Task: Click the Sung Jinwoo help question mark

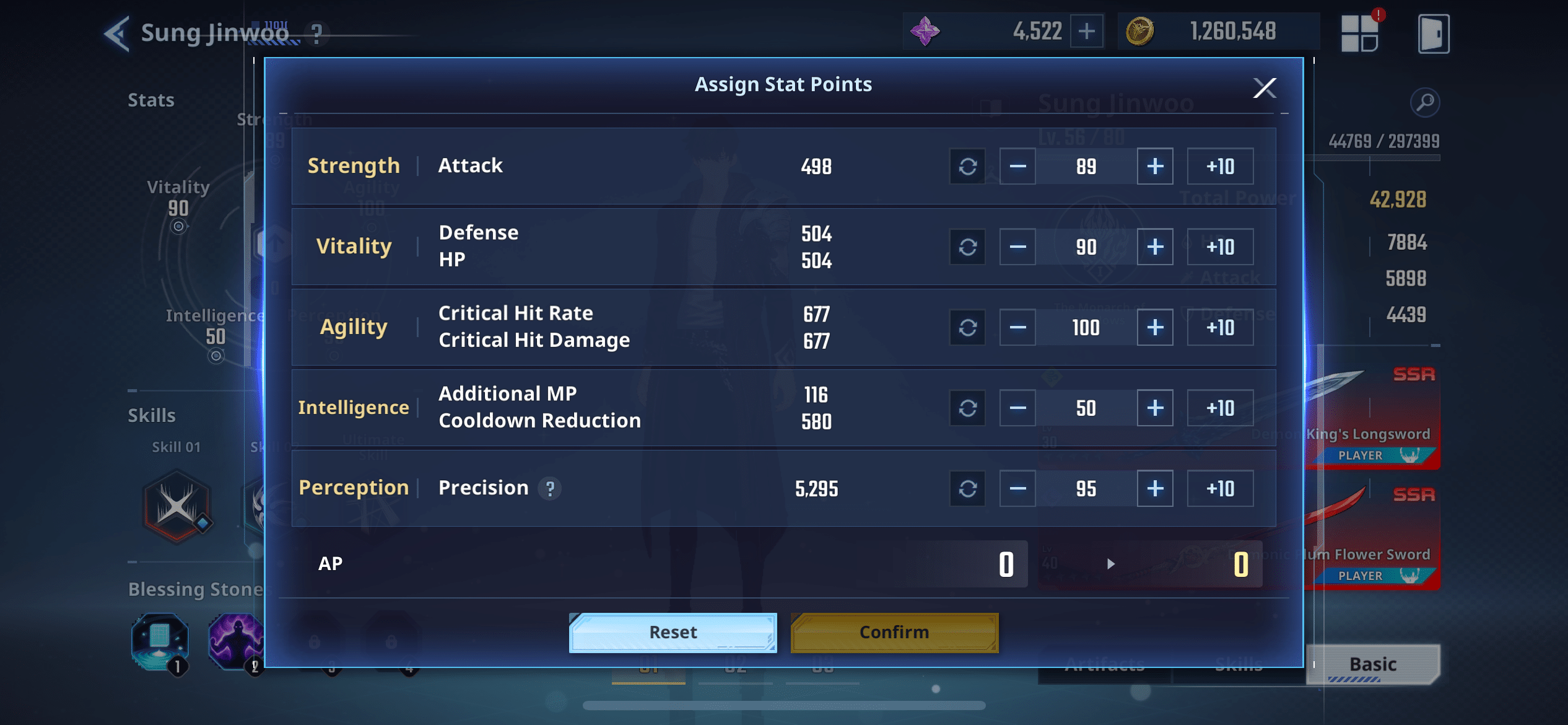Action: pos(316,34)
